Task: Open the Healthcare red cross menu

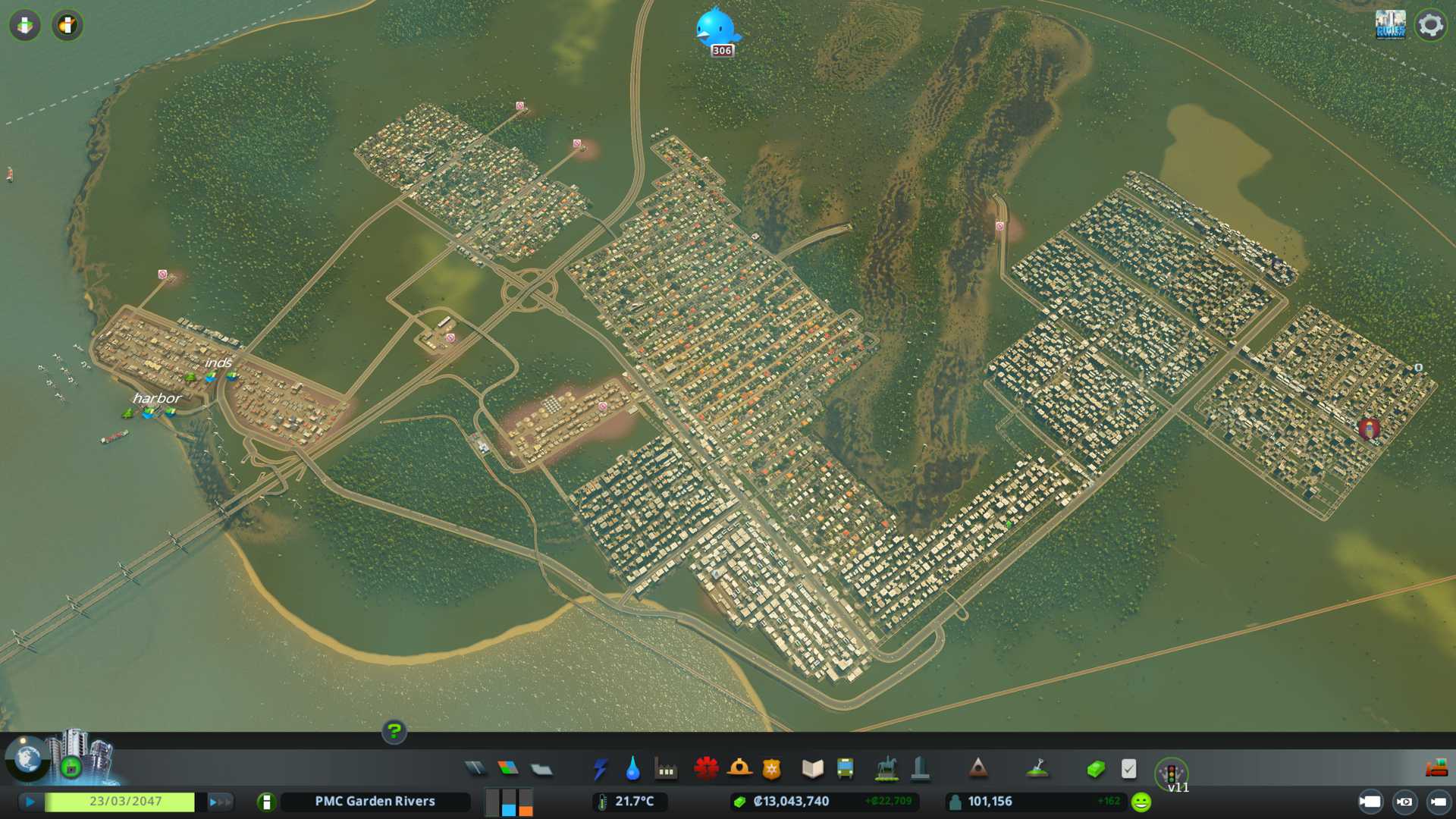Action: pyautogui.click(x=706, y=769)
